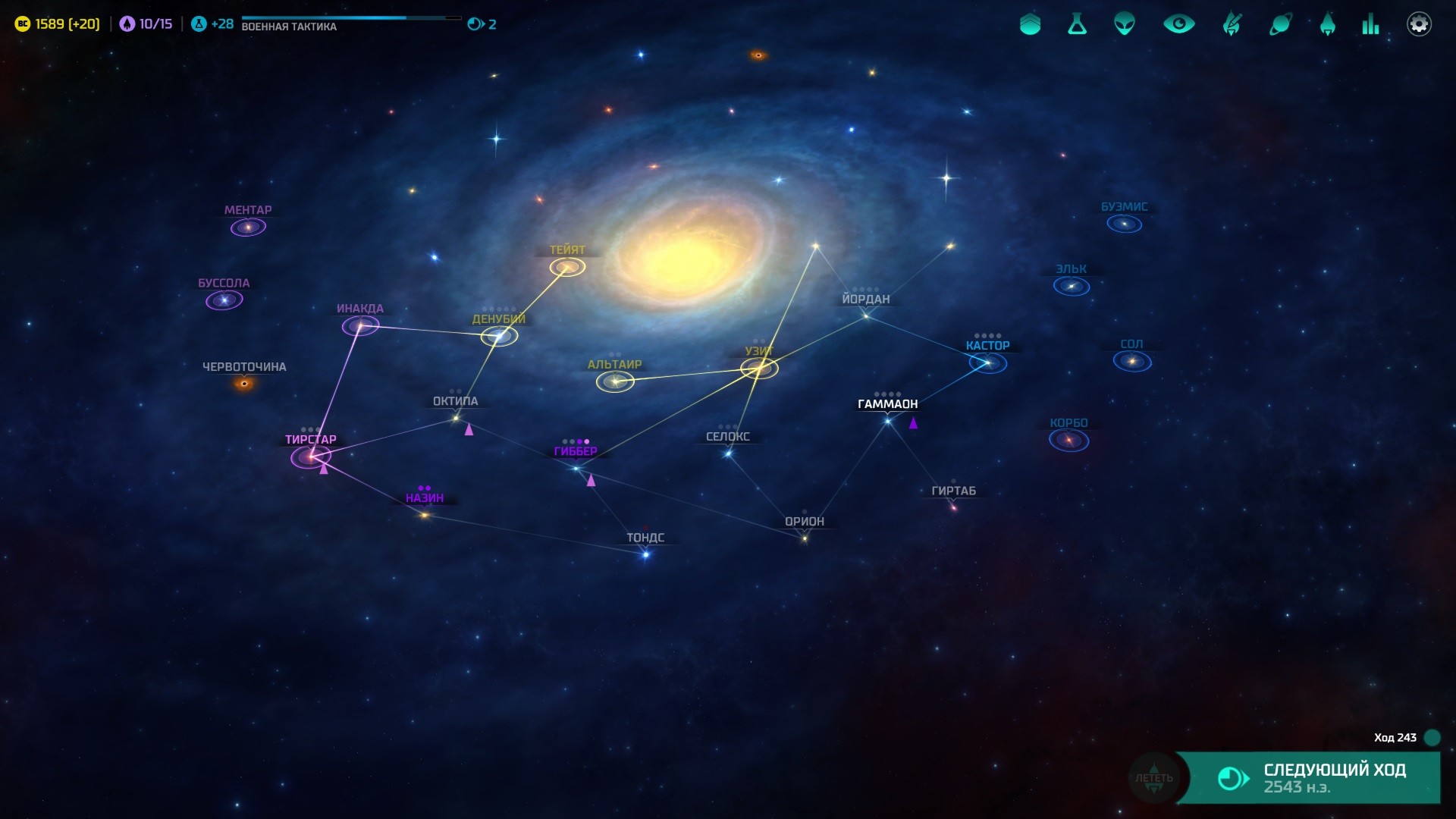This screenshot has width=1456, height=819.
Task: Open the bar chart statistics screen
Action: pos(1370,24)
